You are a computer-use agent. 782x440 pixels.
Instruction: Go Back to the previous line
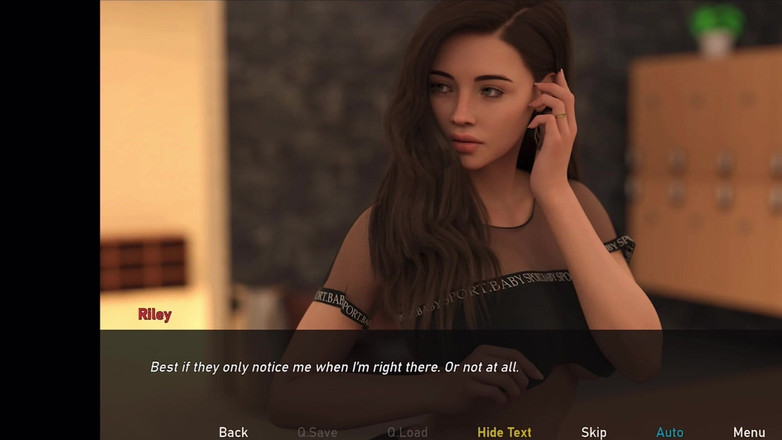coord(233,432)
